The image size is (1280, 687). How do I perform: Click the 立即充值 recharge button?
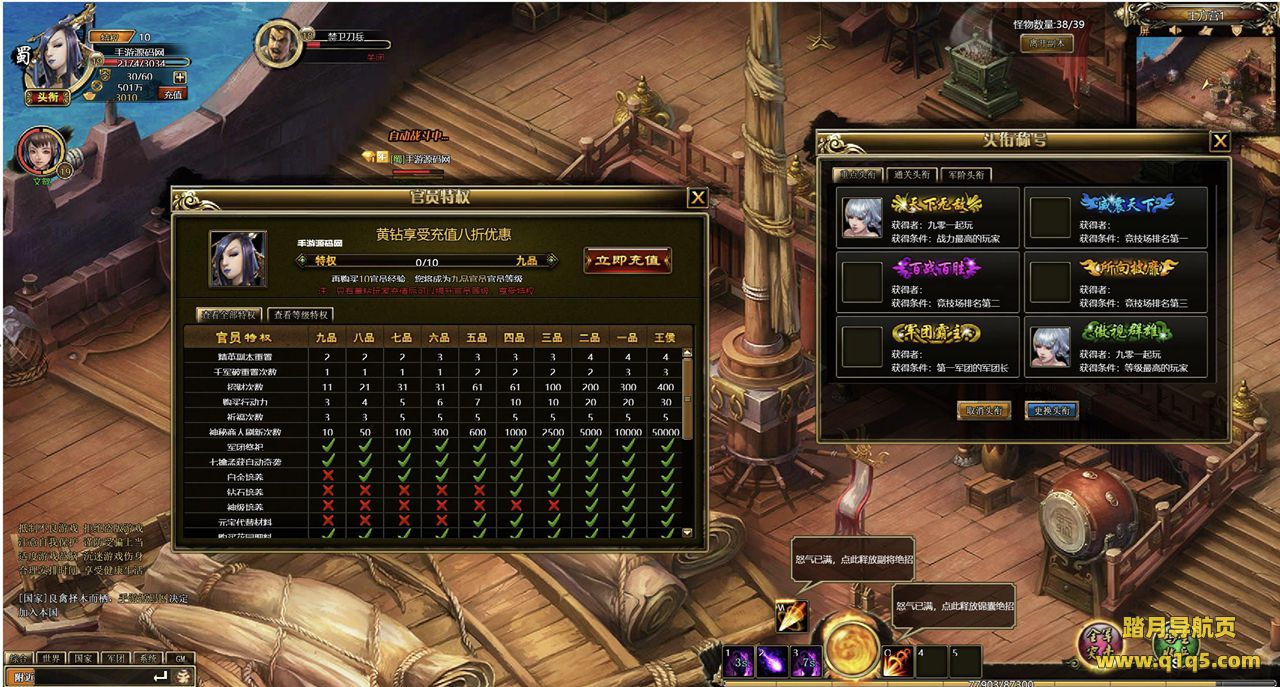pyautogui.click(x=627, y=260)
